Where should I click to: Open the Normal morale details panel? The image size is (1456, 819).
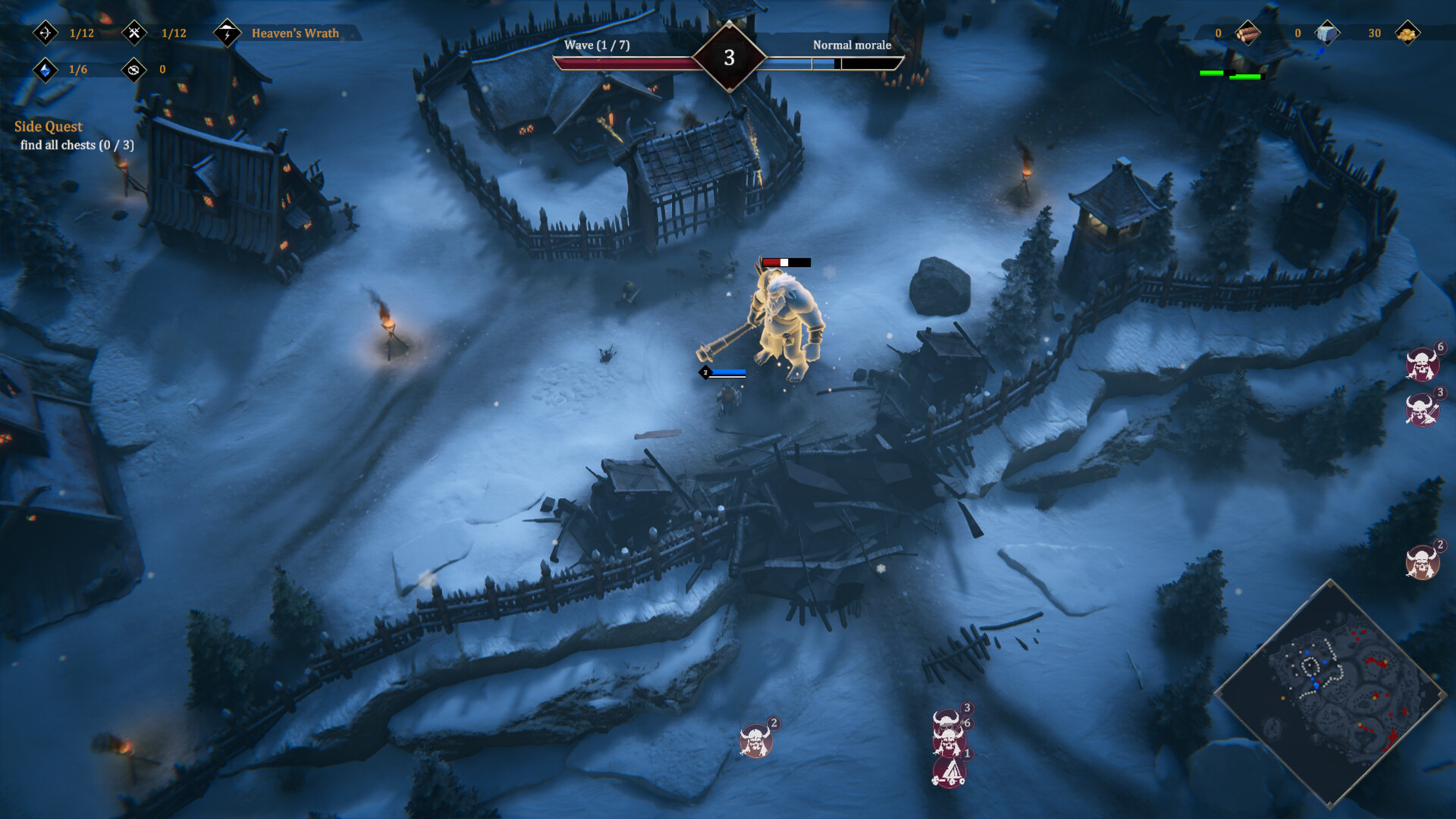tap(851, 45)
